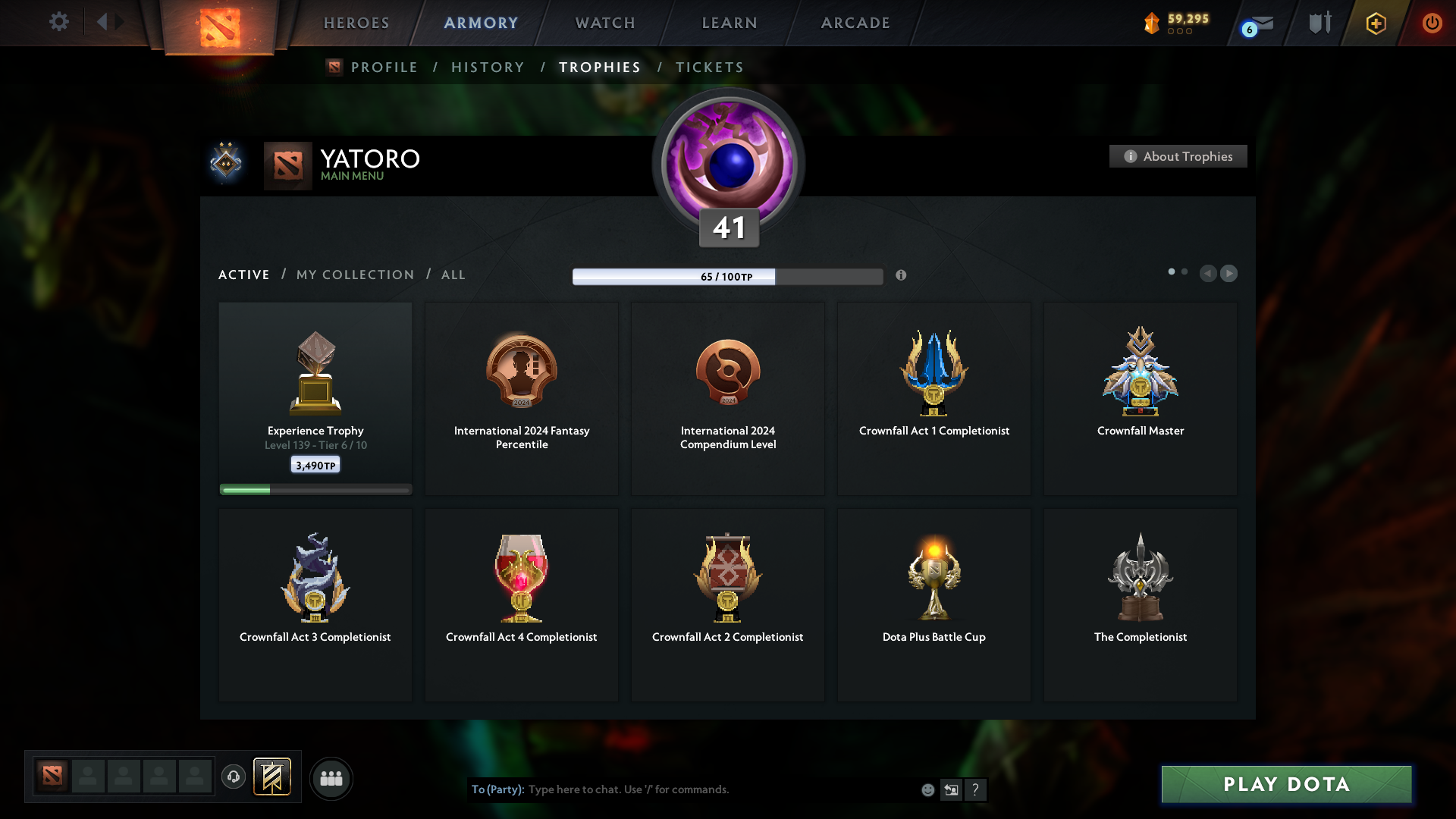
Task: Open the Arcade section
Action: pos(855,23)
